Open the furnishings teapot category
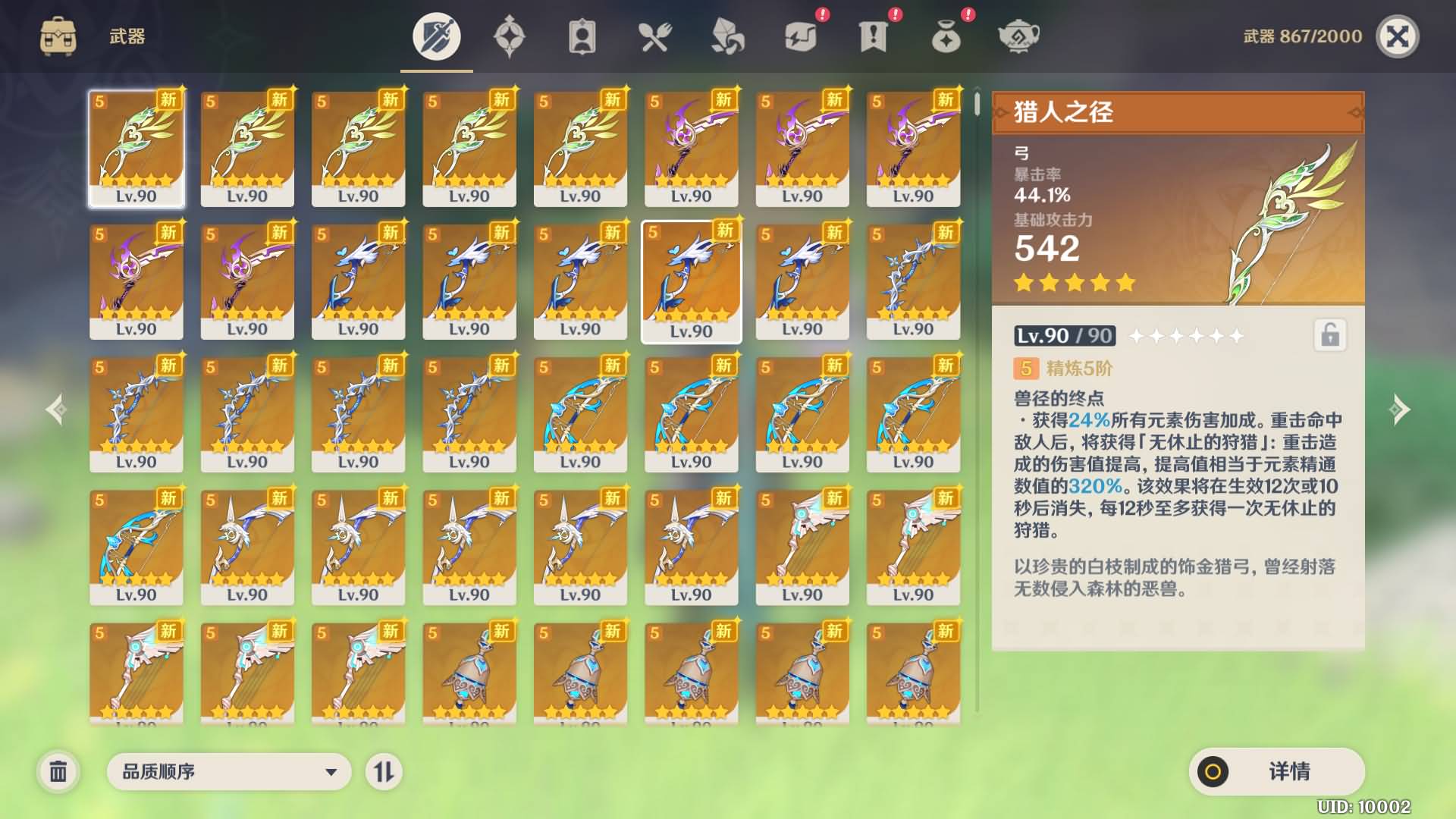 pos(1019,36)
